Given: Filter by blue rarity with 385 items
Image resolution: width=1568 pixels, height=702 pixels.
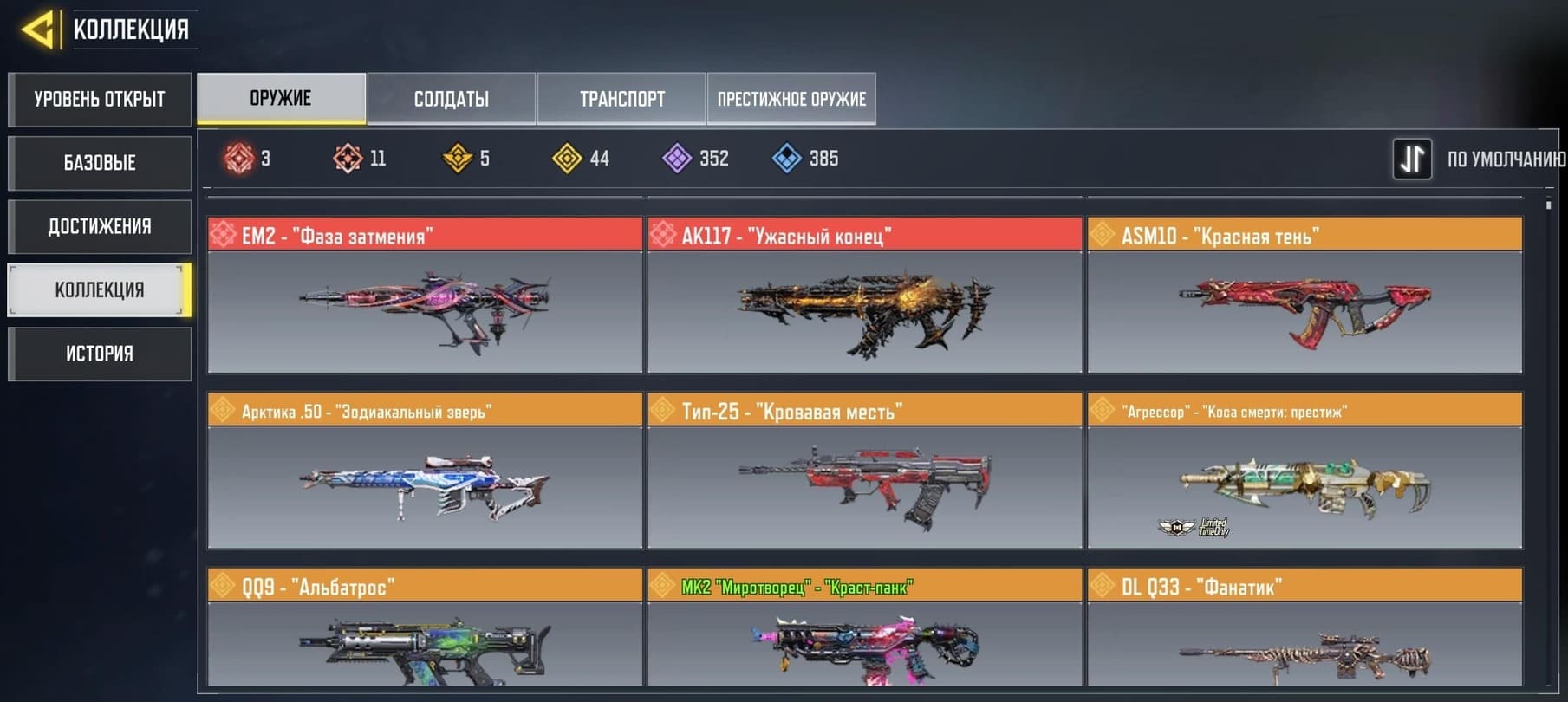Looking at the screenshot, I should click(804, 159).
